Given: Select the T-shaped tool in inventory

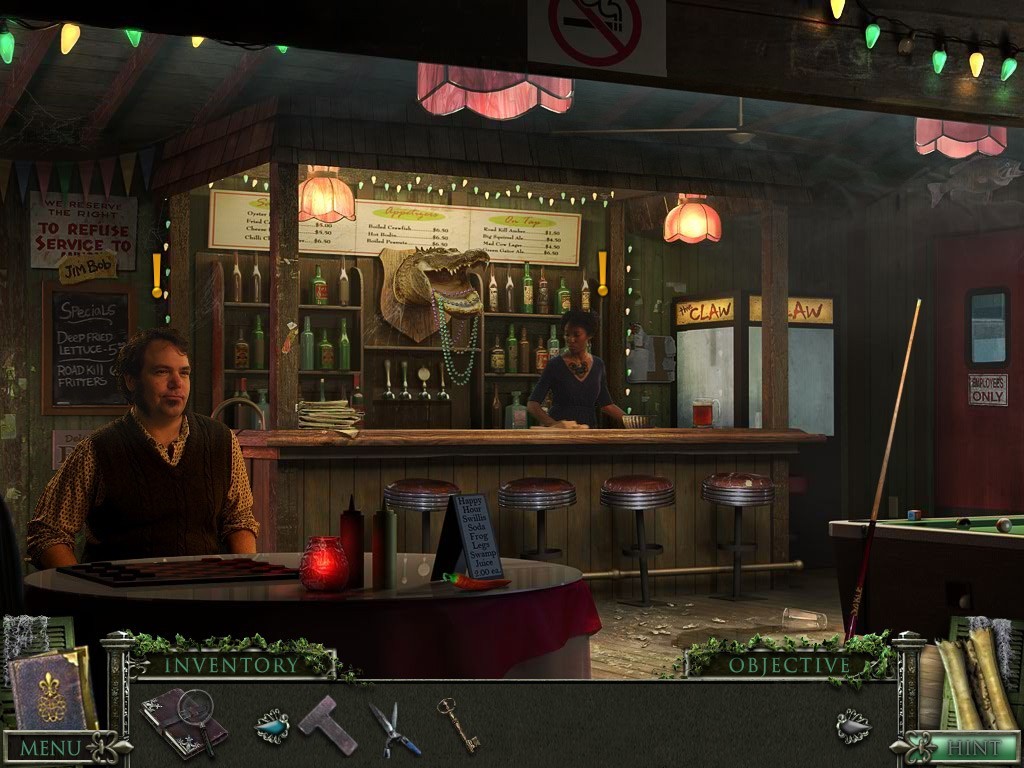Looking at the screenshot, I should point(326,723).
